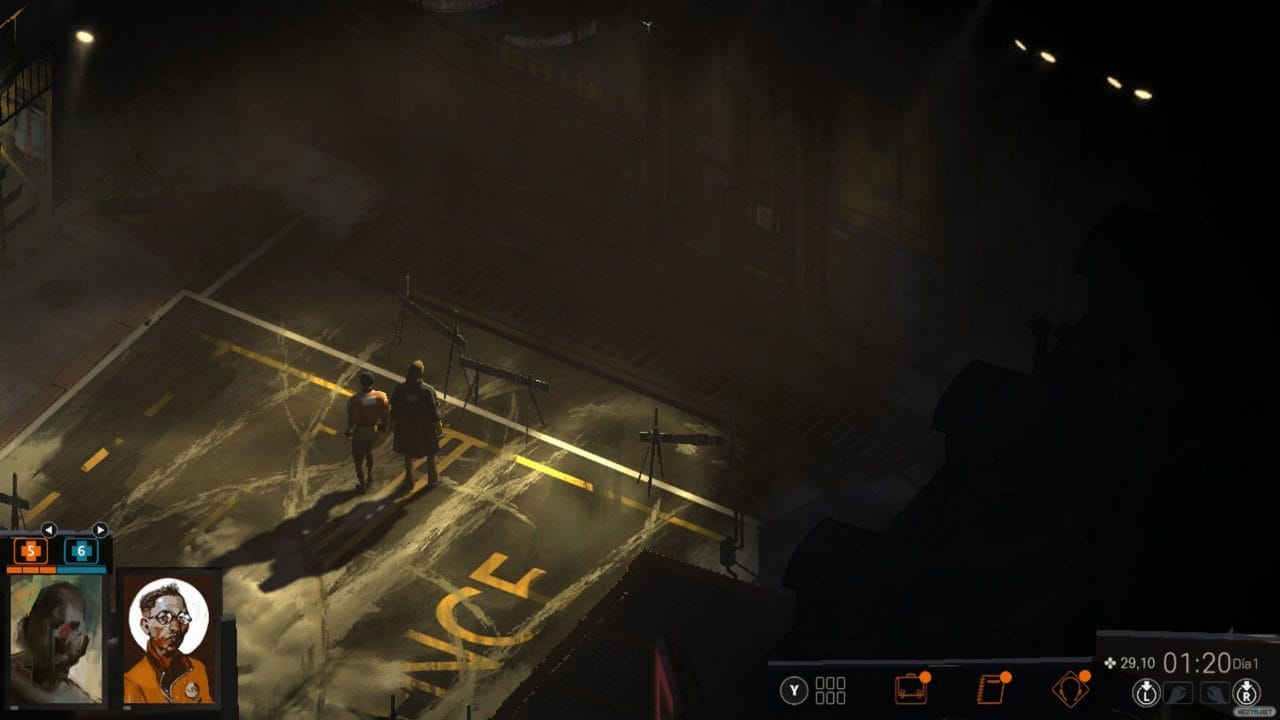Click the L shoulder button prompt icon

coord(1146,690)
